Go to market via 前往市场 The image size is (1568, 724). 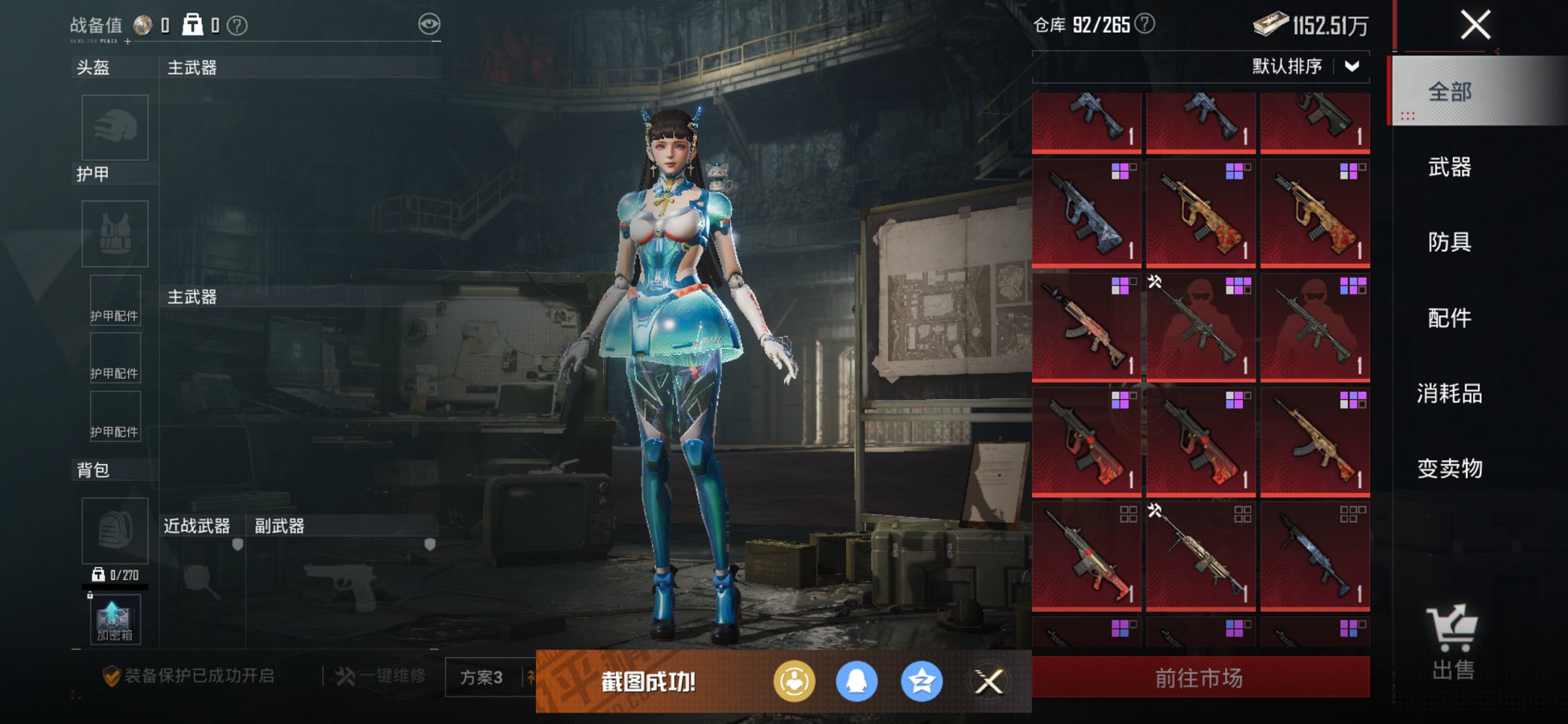(x=1199, y=678)
